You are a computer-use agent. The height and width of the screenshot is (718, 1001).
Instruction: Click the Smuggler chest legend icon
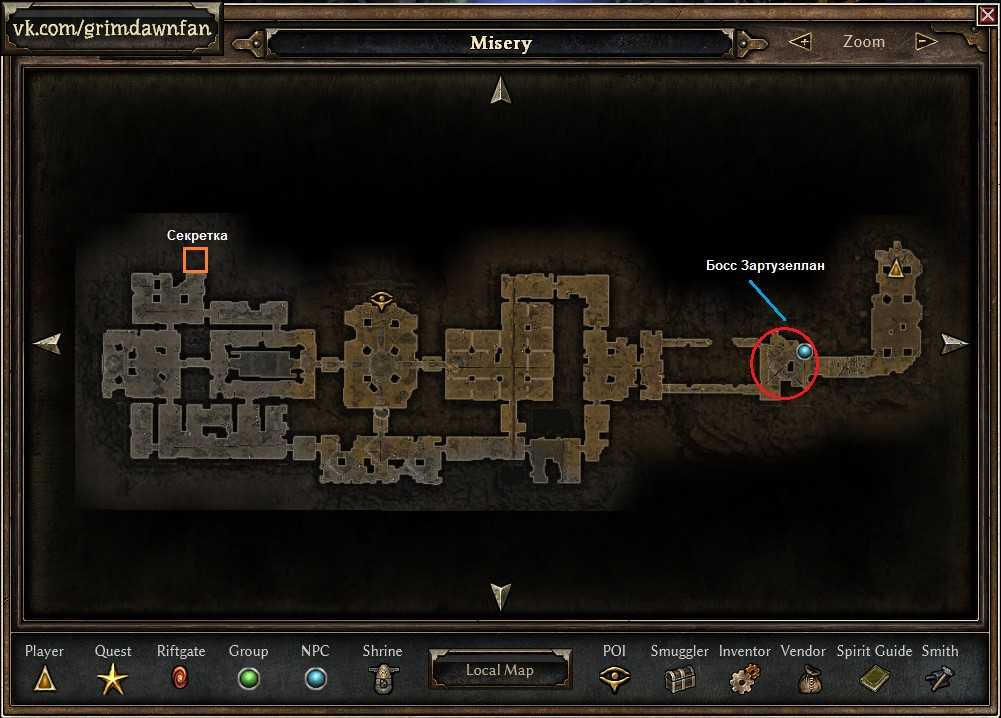[680, 680]
